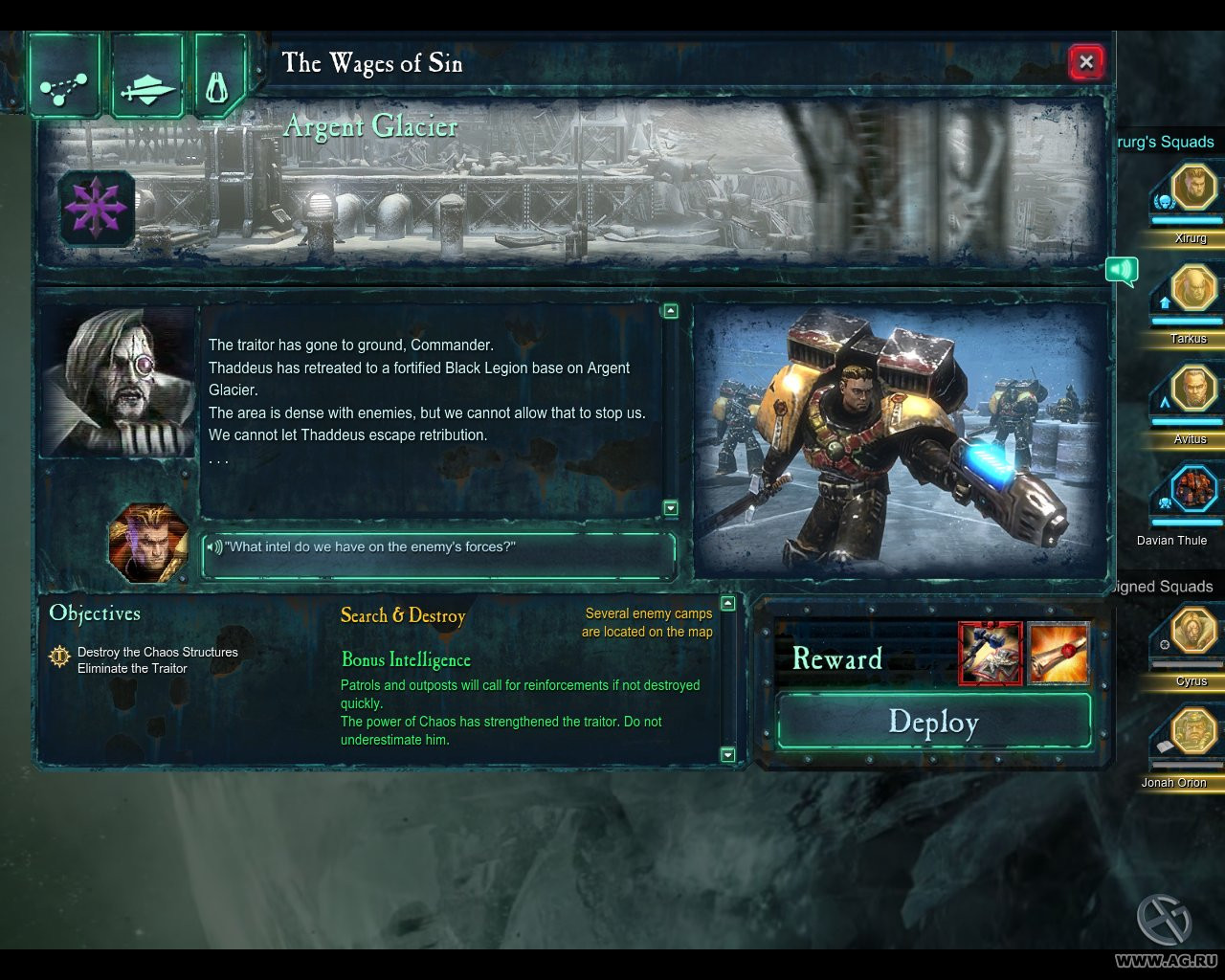Select the Assigned Squads section header
The height and width of the screenshot is (980, 1225).
coord(1163,586)
